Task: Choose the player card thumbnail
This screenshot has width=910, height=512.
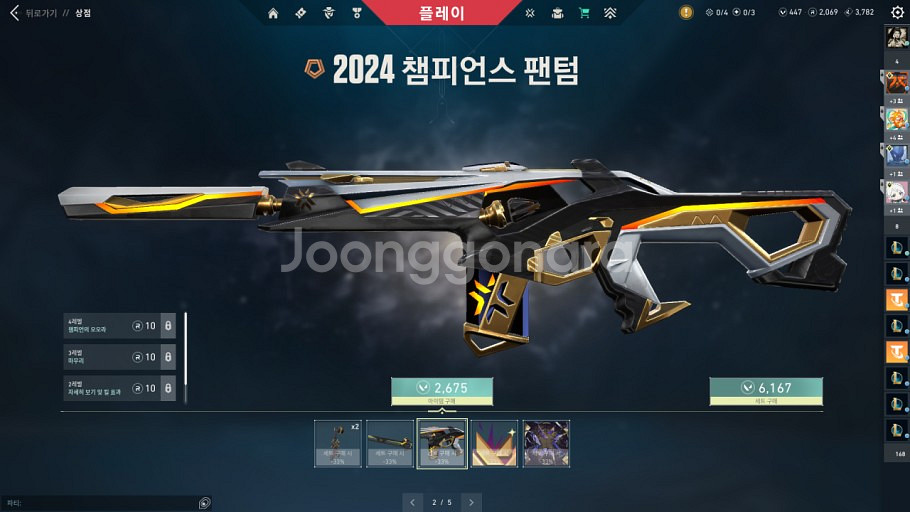Action: click(x=546, y=443)
